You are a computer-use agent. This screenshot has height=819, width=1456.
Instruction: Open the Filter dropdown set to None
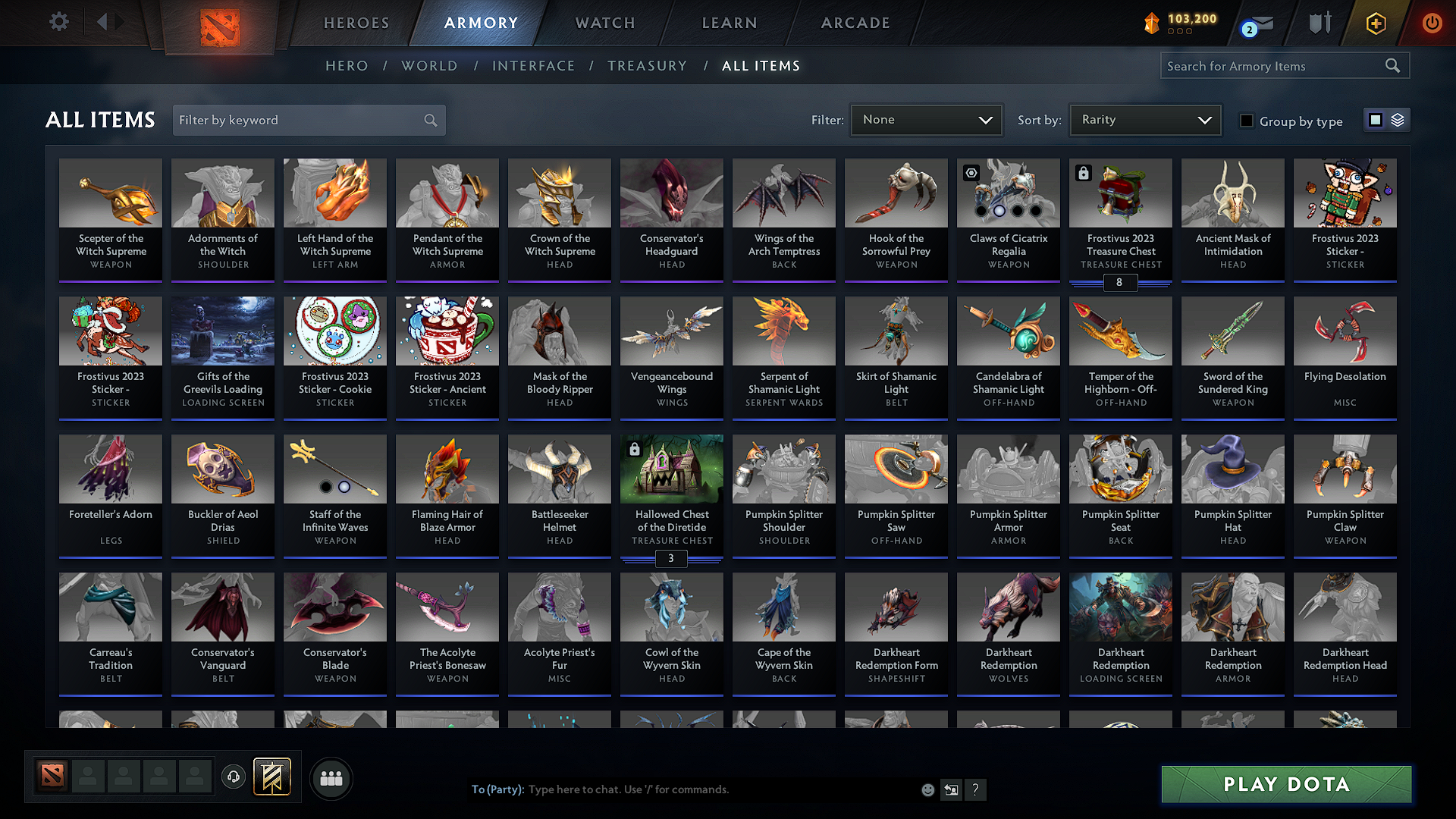(x=926, y=120)
